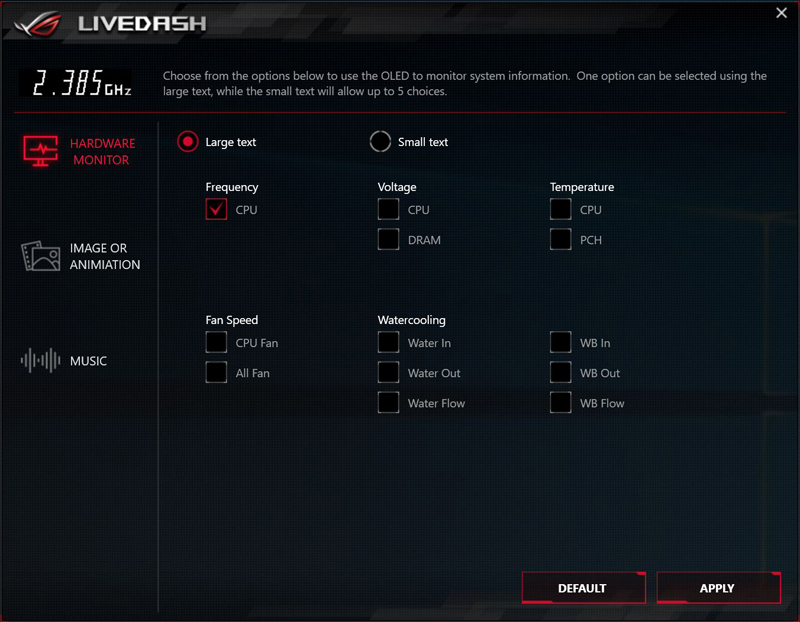Switch to Image or Animation section
The height and width of the screenshot is (622, 800).
(80, 257)
